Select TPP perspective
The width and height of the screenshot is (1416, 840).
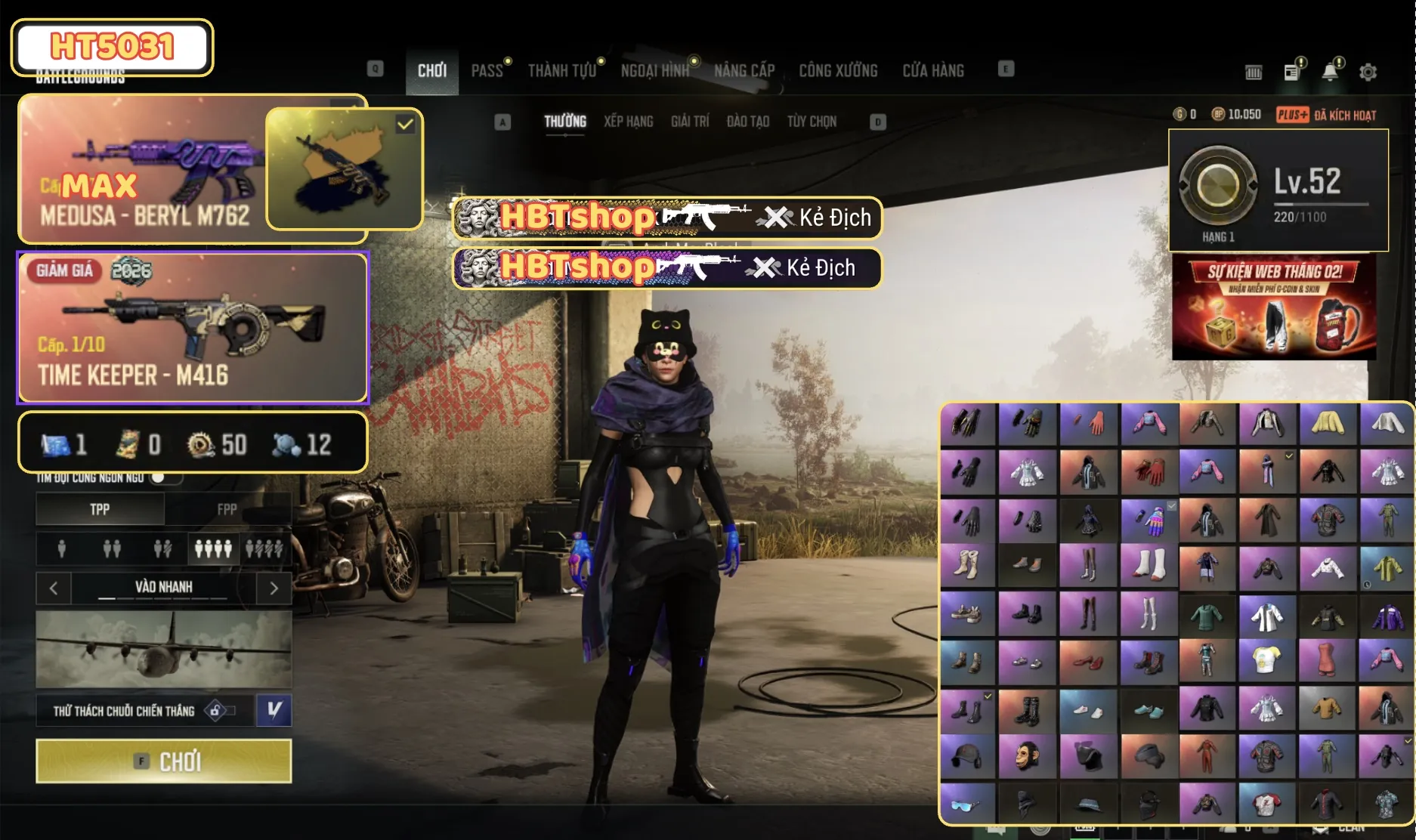(x=100, y=509)
